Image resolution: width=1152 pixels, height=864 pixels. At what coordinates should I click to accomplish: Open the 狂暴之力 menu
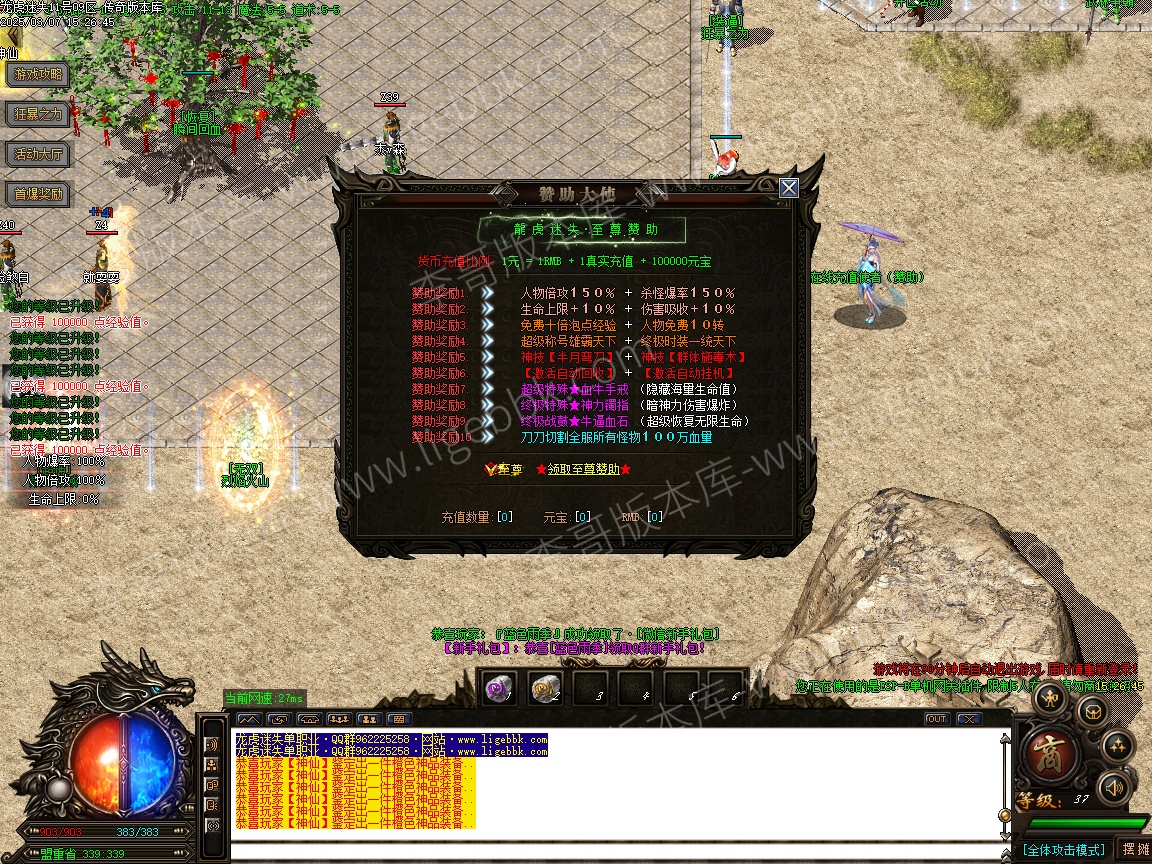click(x=39, y=114)
